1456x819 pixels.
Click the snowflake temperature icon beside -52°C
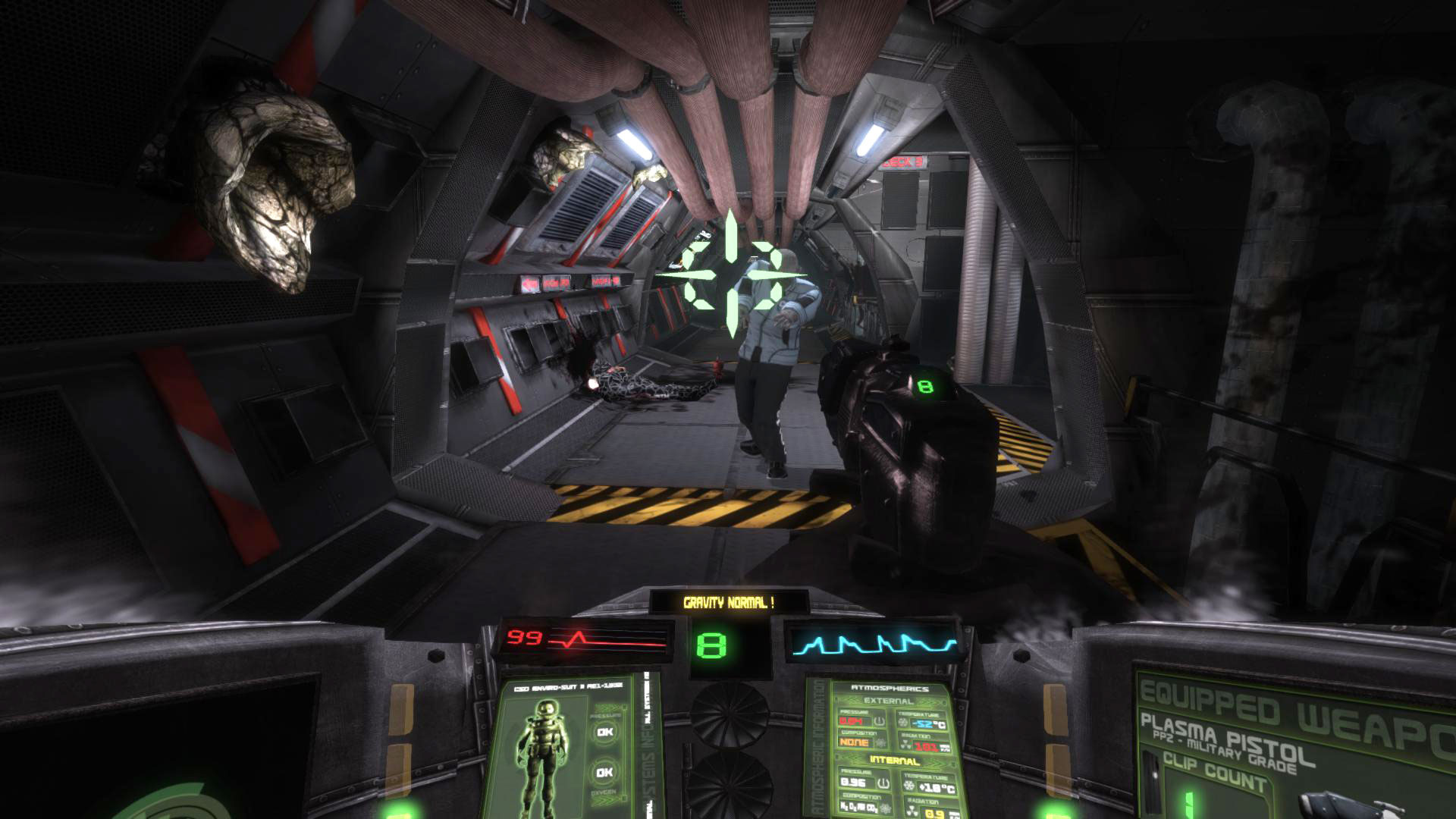pyautogui.click(x=902, y=722)
